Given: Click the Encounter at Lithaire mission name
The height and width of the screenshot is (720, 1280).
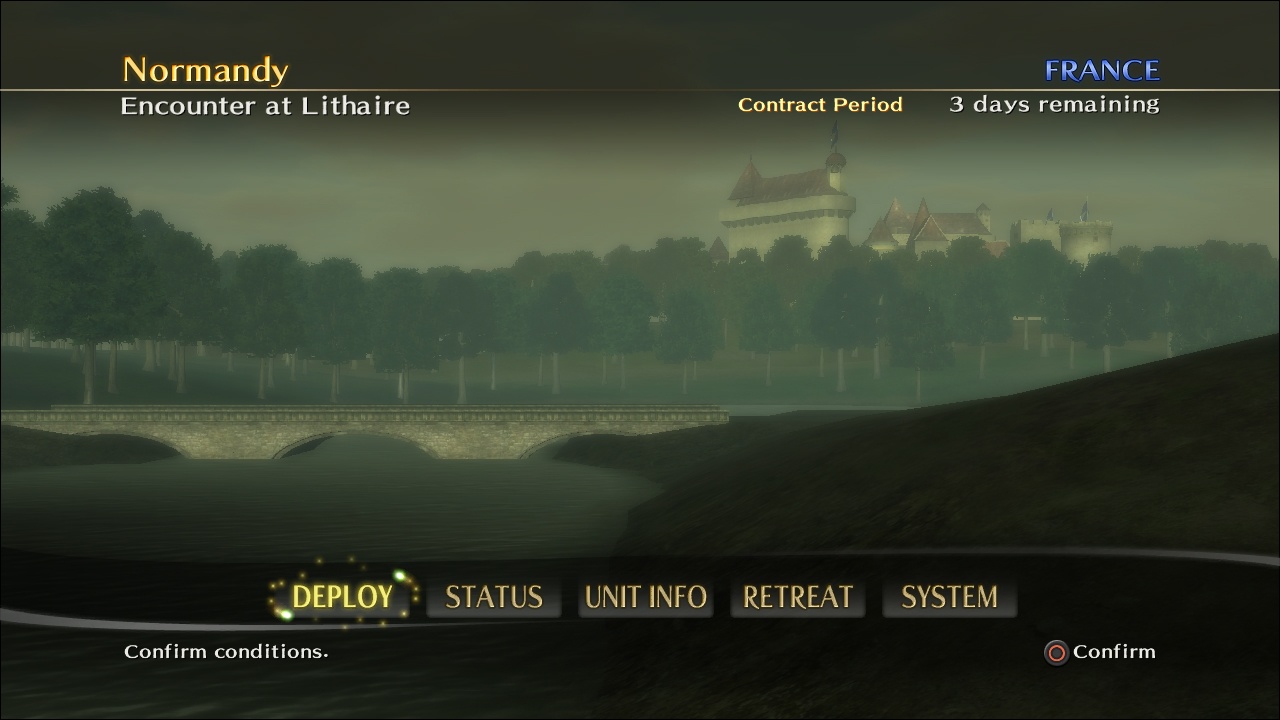Looking at the screenshot, I should coord(266,105).
